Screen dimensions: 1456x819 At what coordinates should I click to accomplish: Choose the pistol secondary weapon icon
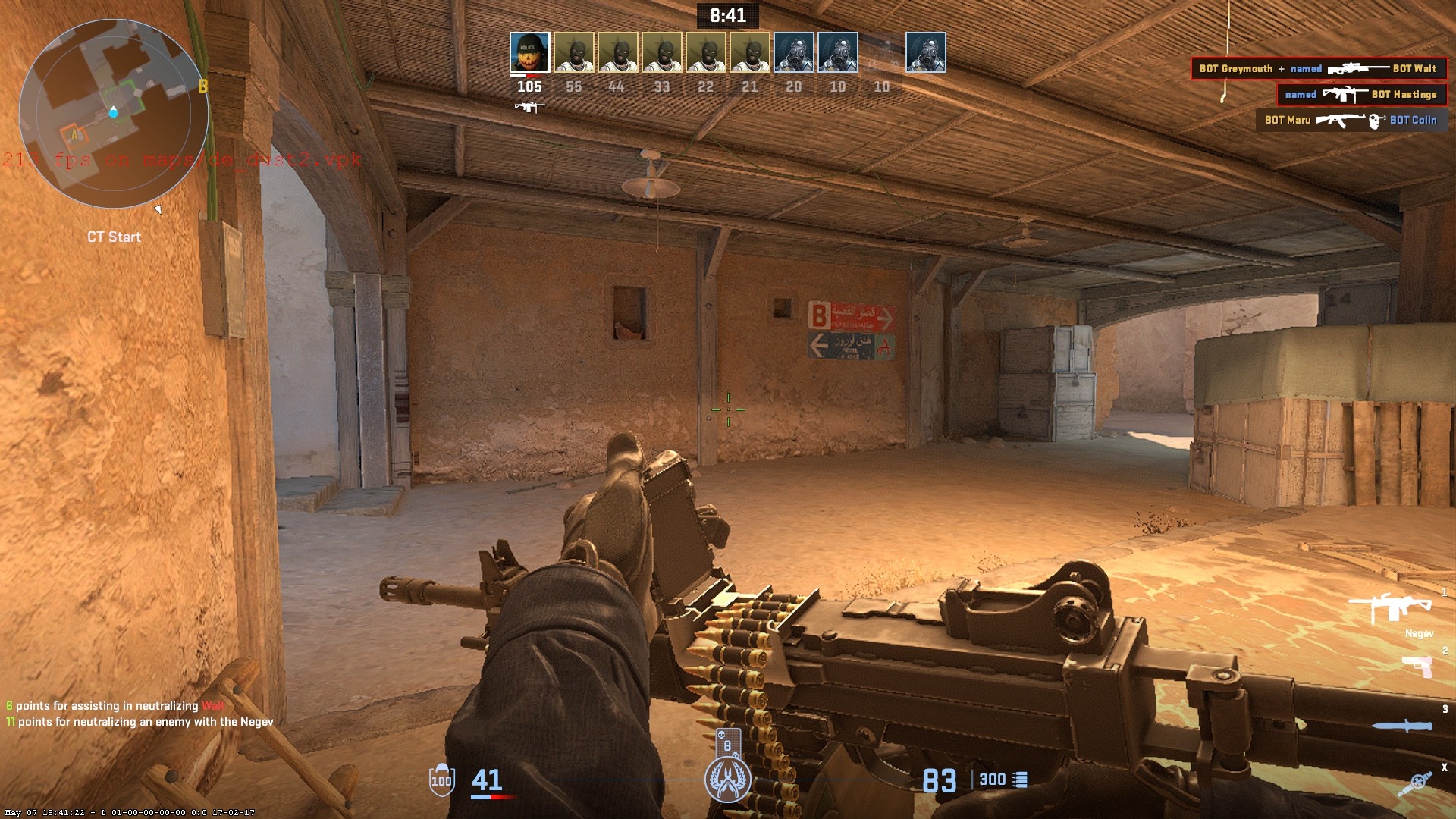(x=1417, y=667)
